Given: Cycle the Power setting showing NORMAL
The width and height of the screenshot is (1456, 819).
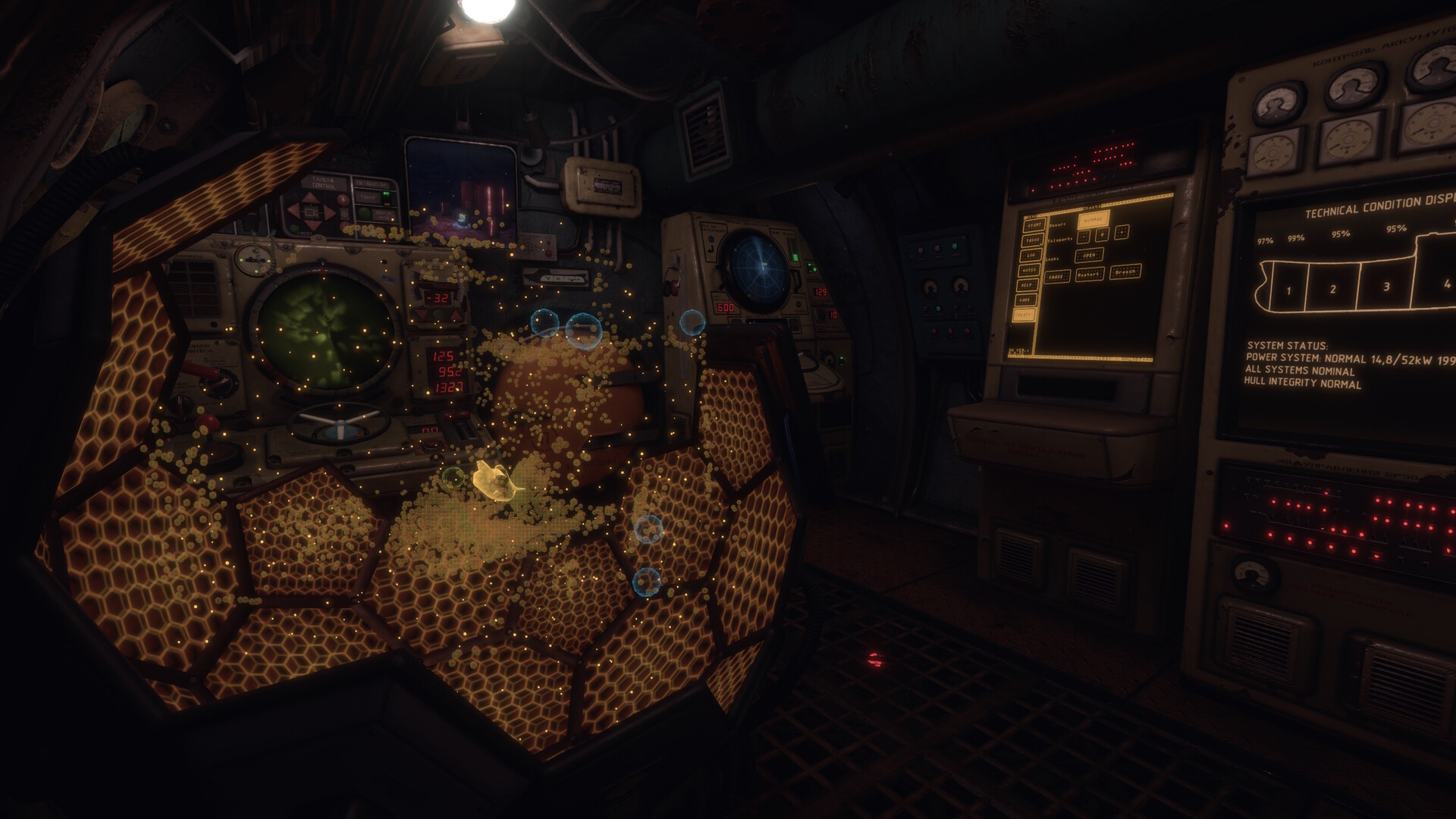Looking at the screenshot, I should 1093,219.
